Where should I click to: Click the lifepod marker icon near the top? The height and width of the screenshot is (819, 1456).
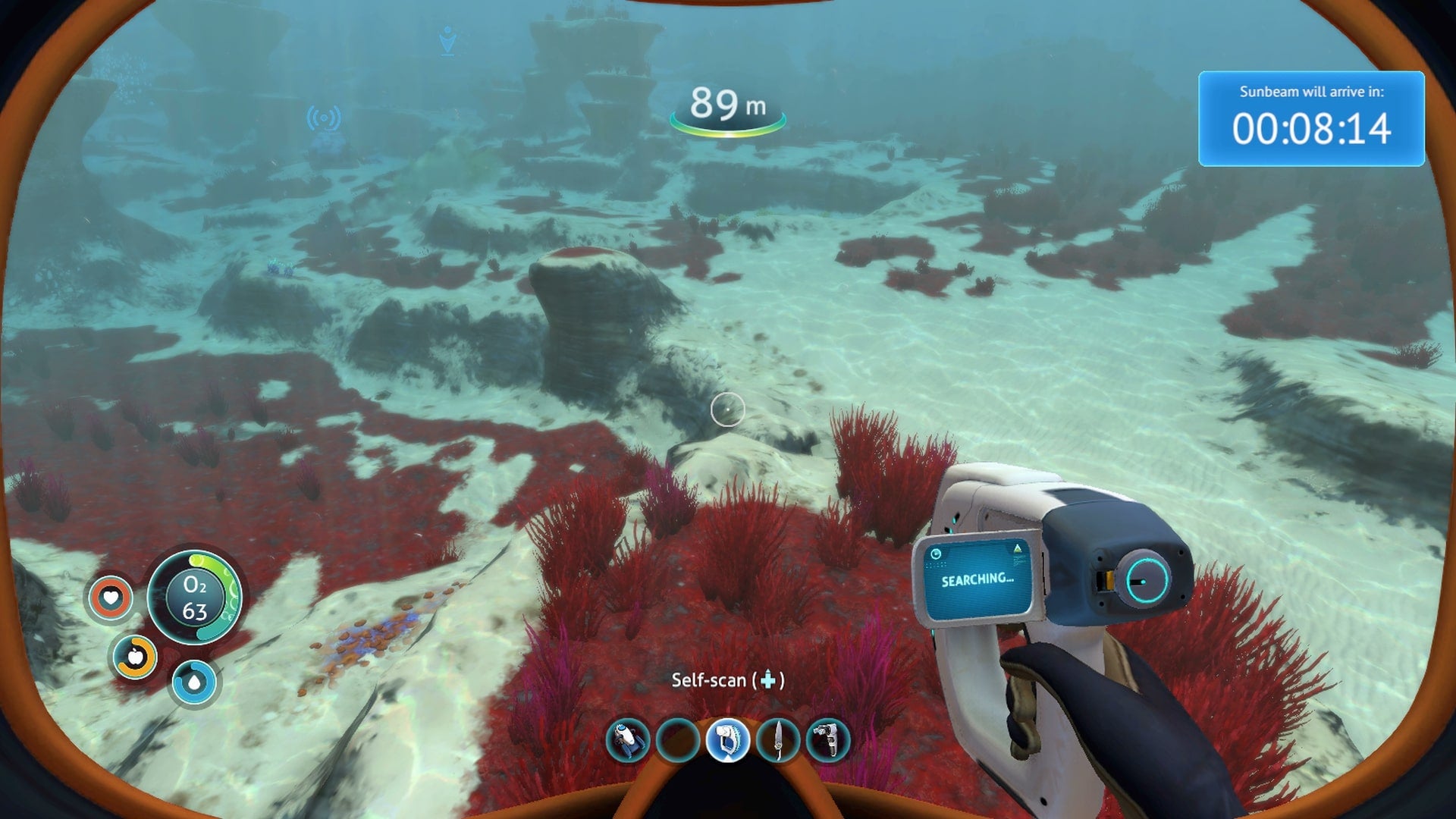point(446,36)
